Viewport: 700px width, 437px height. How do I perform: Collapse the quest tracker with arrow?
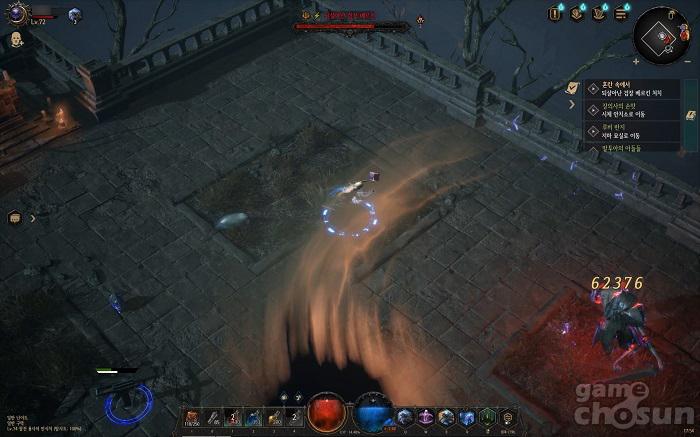click(x=573, y=103)
